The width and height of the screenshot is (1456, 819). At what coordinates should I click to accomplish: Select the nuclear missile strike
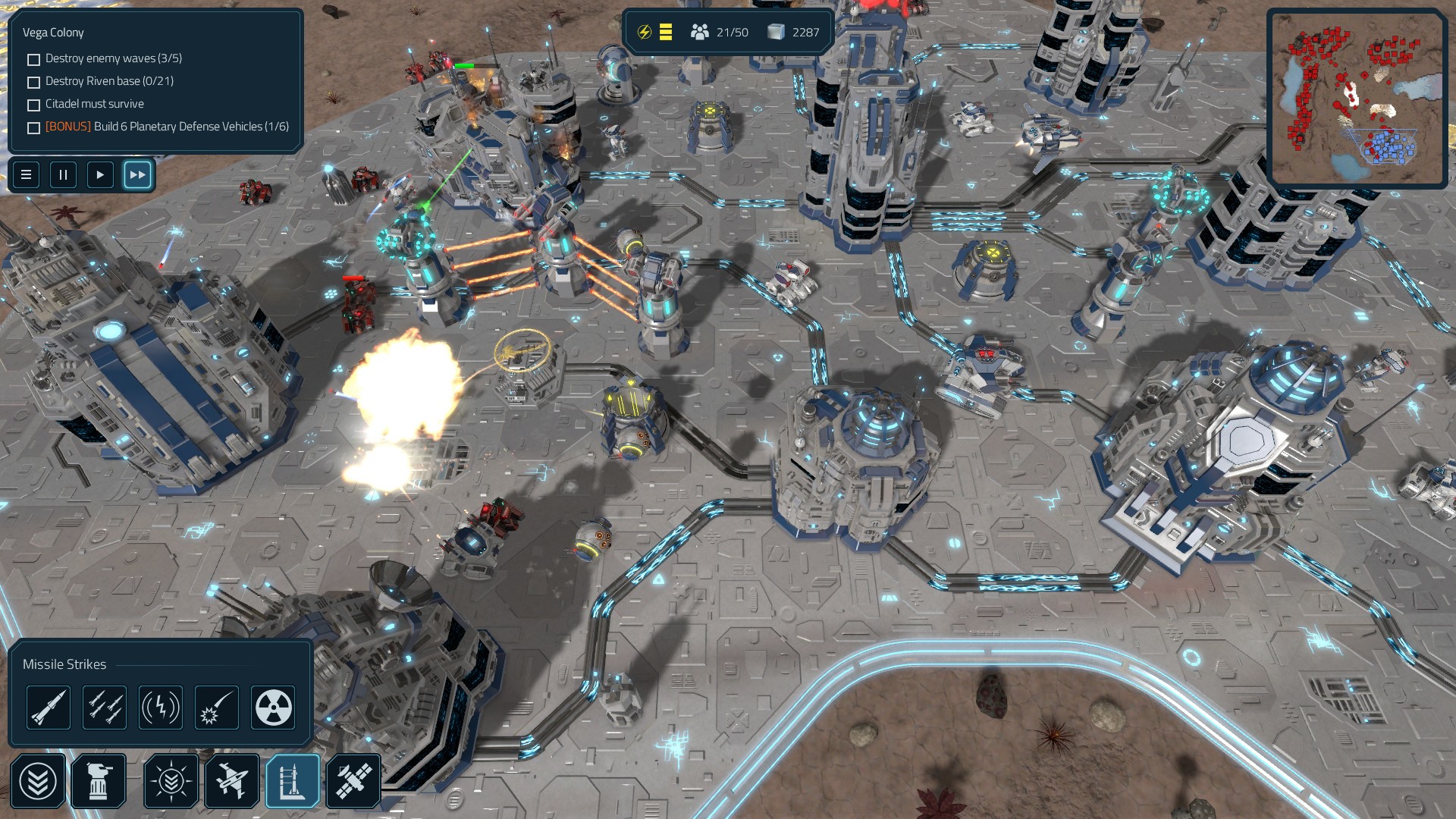273,707
